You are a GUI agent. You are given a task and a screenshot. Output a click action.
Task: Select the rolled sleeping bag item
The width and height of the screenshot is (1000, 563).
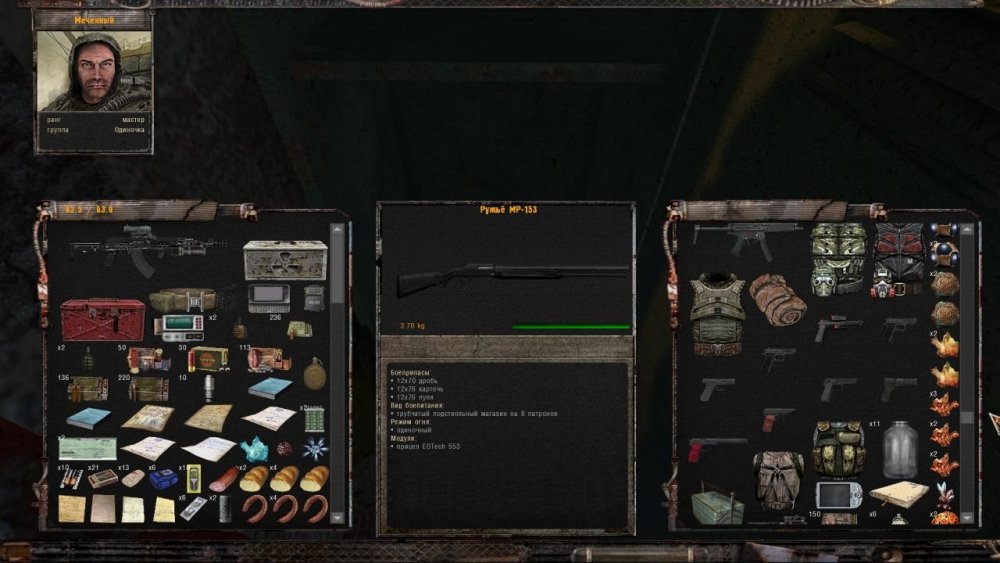[x=777, y=299]
